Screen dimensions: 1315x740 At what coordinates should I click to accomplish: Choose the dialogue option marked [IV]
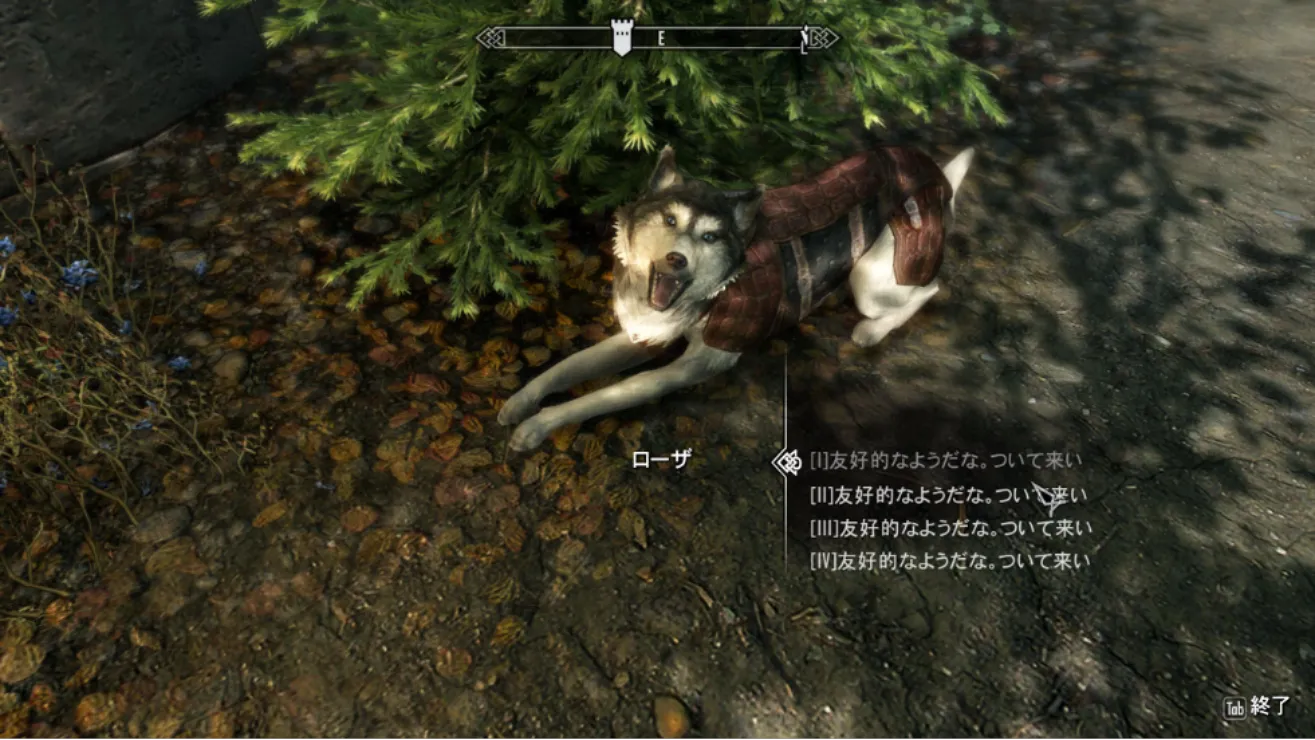point(949,561)
